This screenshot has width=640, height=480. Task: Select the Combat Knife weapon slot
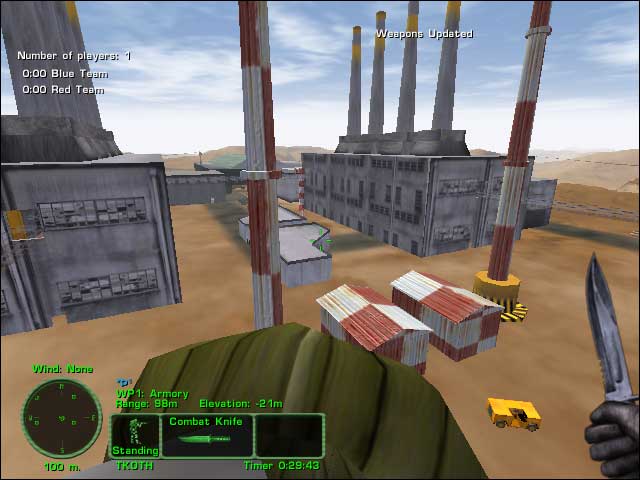206,436
